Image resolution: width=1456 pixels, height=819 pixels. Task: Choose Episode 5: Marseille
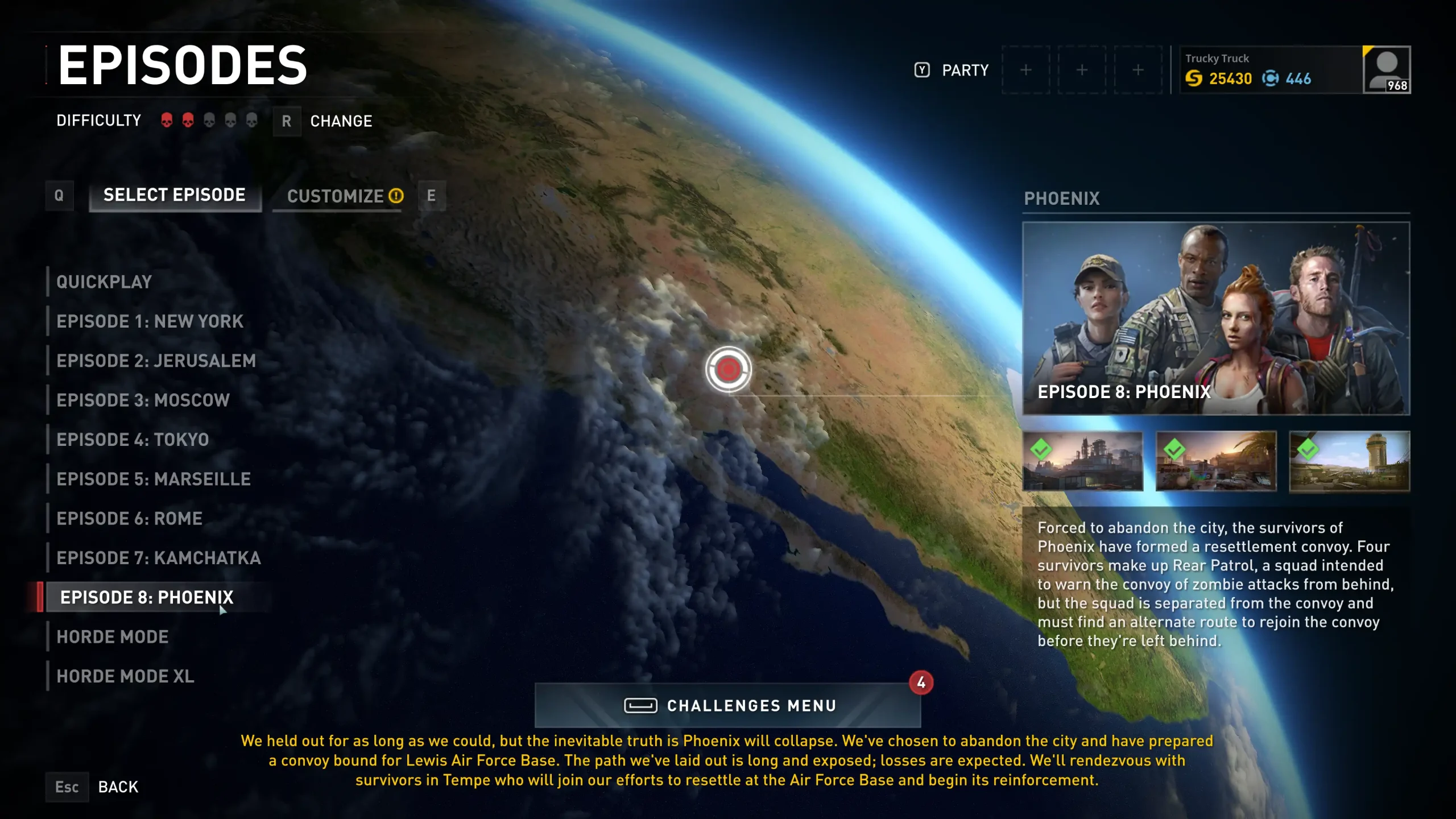(x=154, y=479)
